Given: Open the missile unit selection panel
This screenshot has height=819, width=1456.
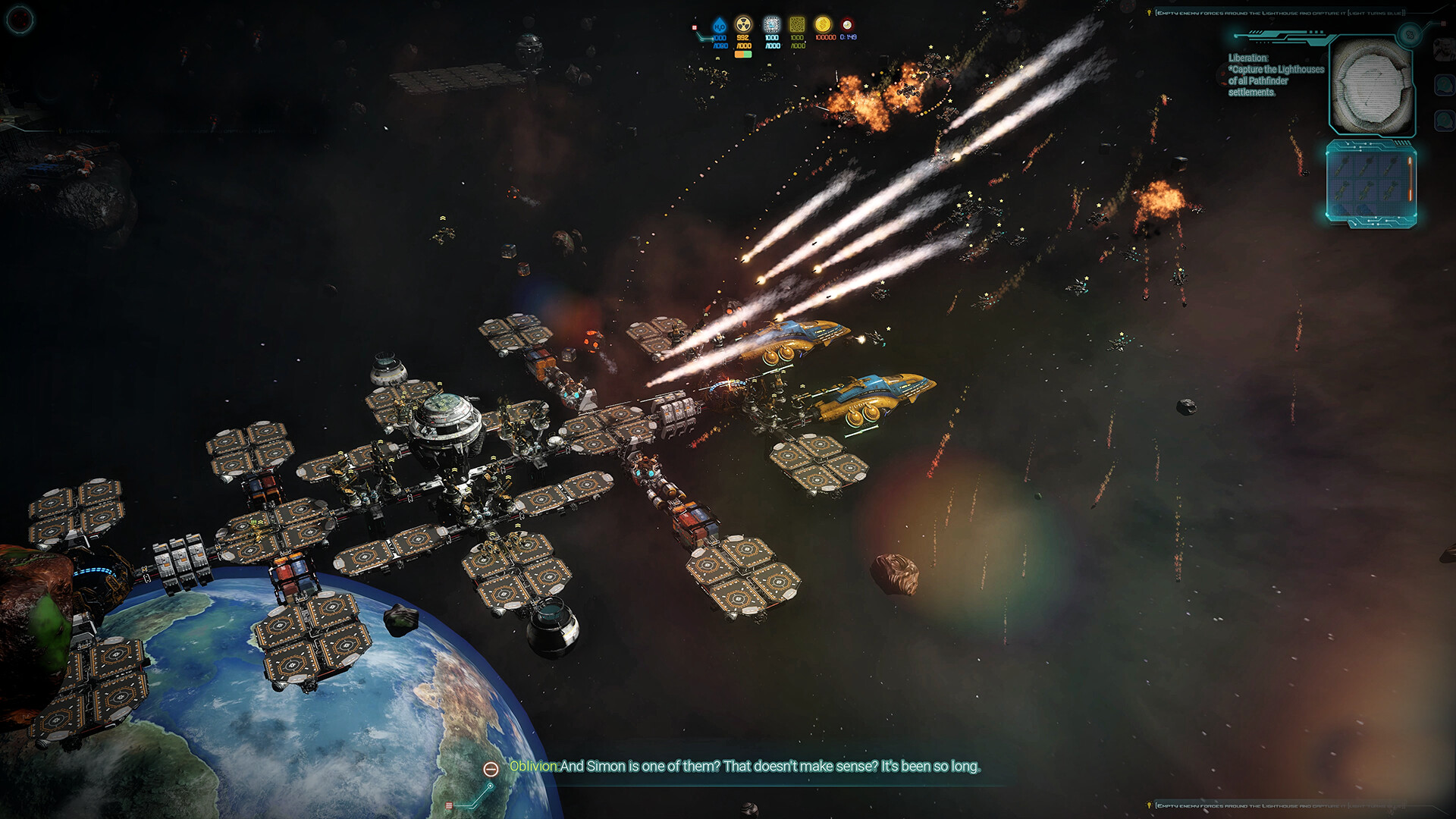Looking at the screenshot, I should [1370, 184].
